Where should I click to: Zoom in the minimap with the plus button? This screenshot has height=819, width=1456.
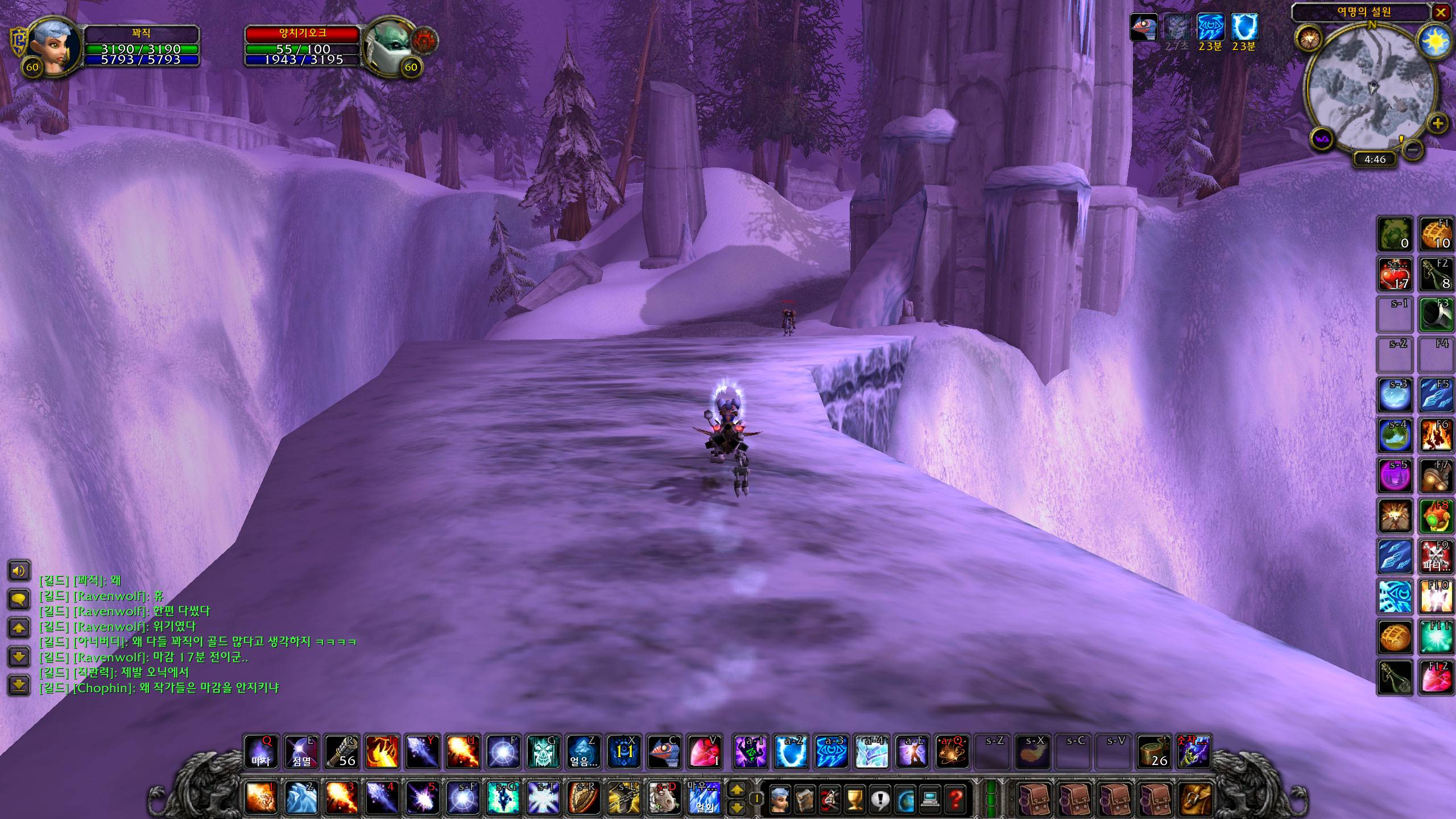click(x=1437, y=123)
